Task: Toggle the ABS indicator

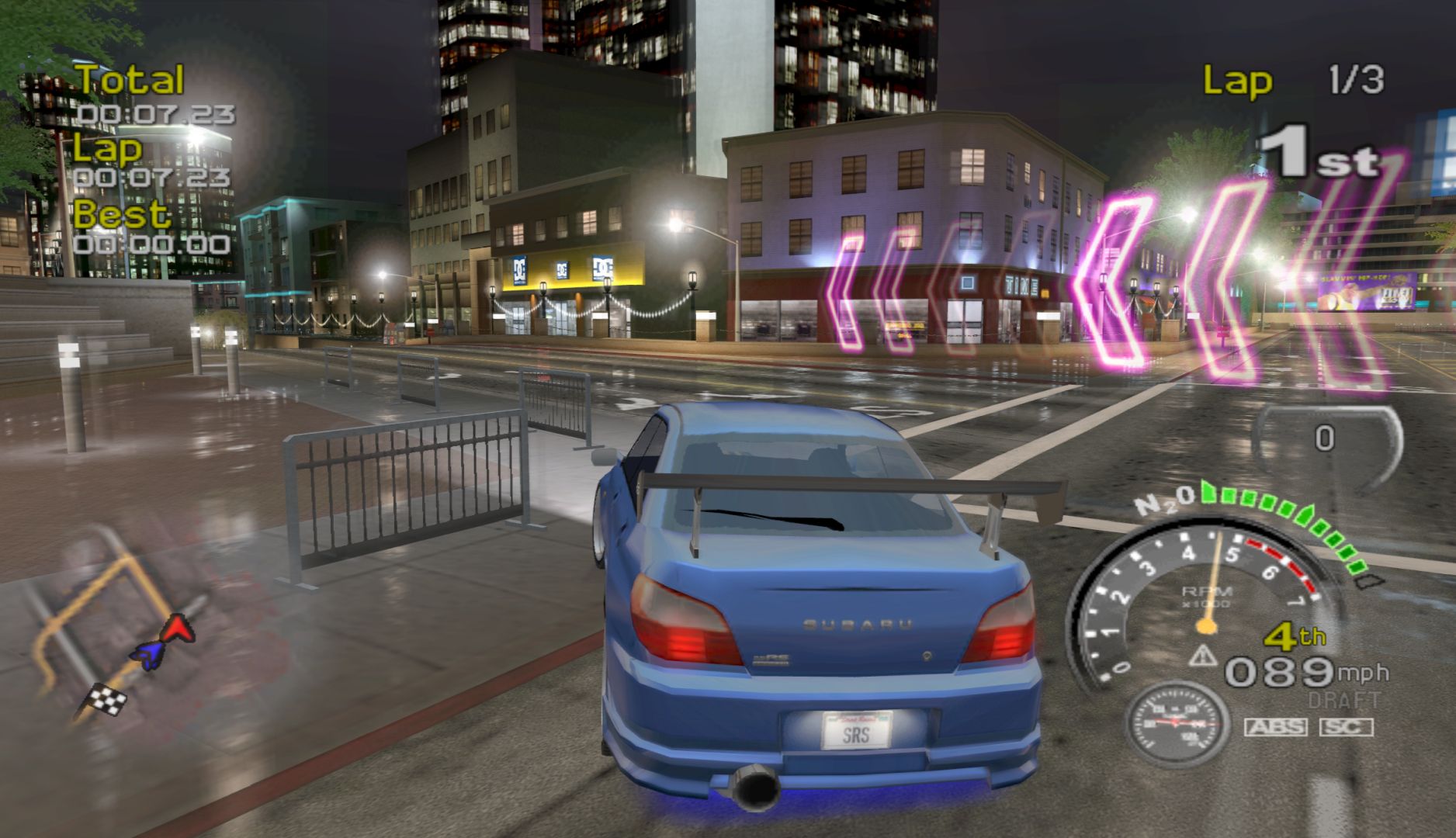Action: (1275, 727)
